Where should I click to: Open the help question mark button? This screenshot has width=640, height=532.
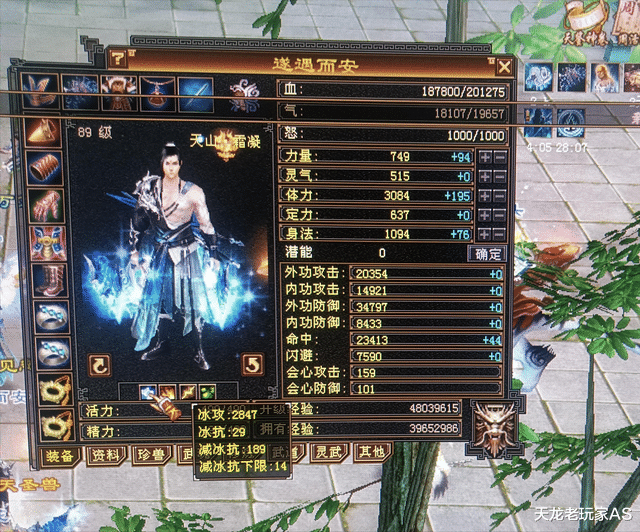[x=118, y=59]
